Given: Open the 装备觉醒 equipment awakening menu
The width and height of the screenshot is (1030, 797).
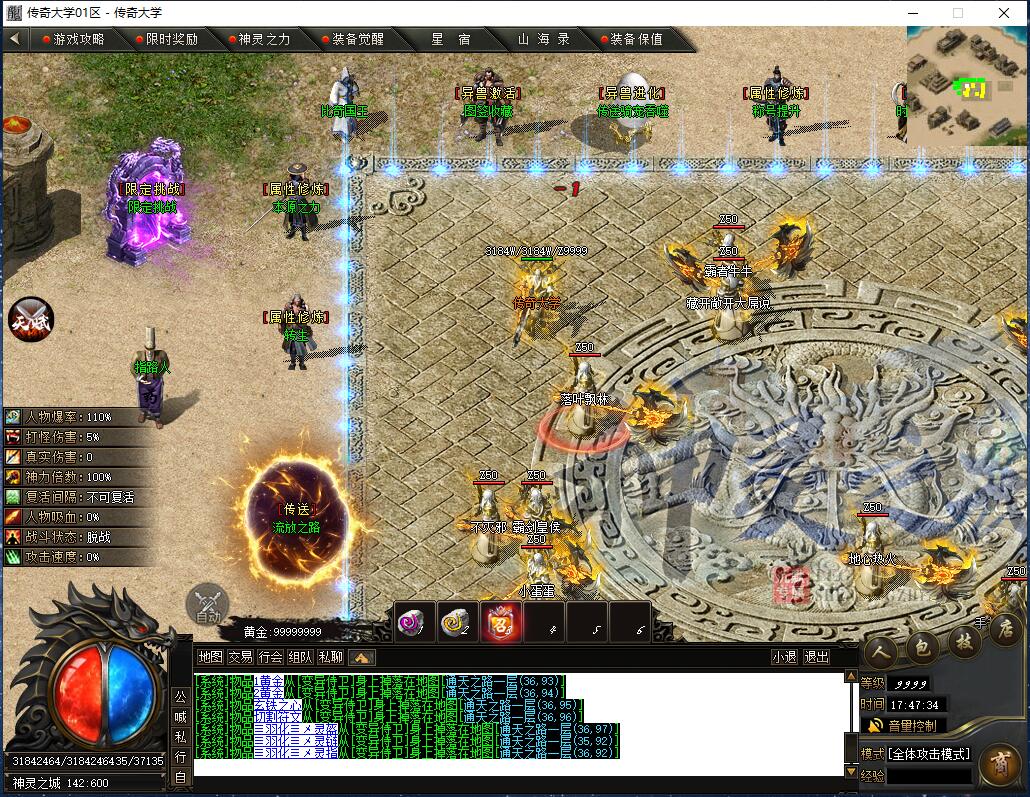Looking at the screenshot, I should 357,39.
